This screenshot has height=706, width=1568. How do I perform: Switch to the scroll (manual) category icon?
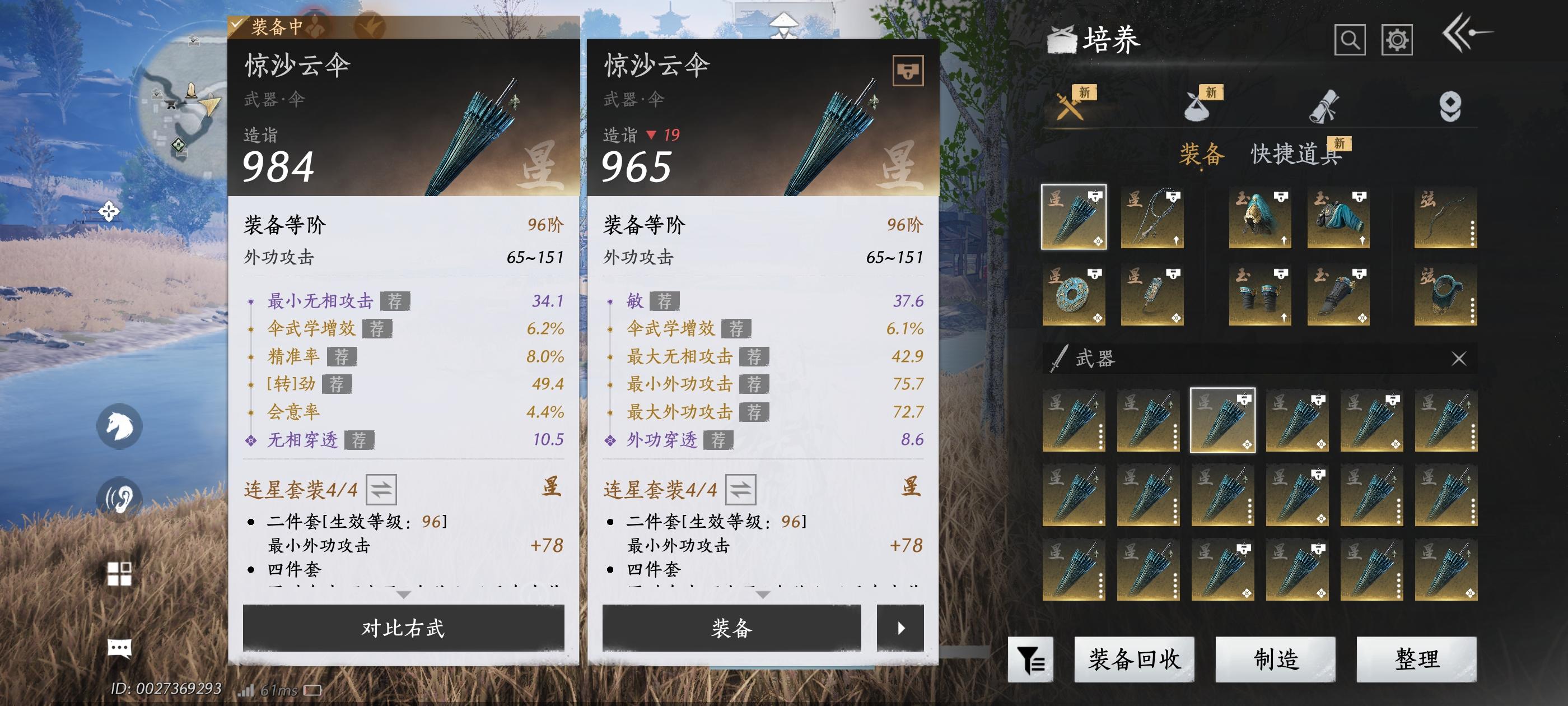coord(1324,106)
